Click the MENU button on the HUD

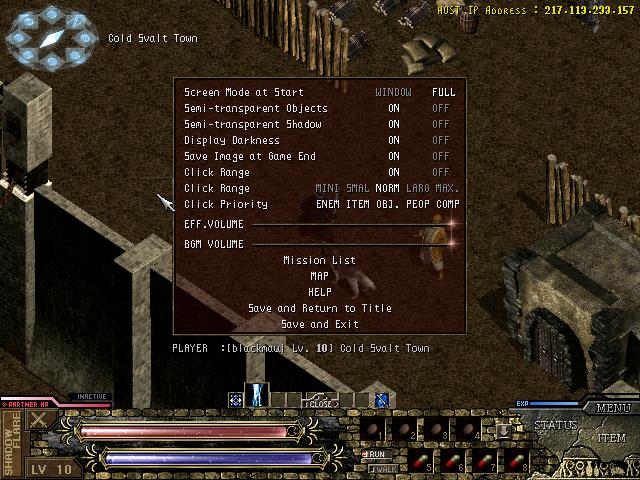point(612,408)
